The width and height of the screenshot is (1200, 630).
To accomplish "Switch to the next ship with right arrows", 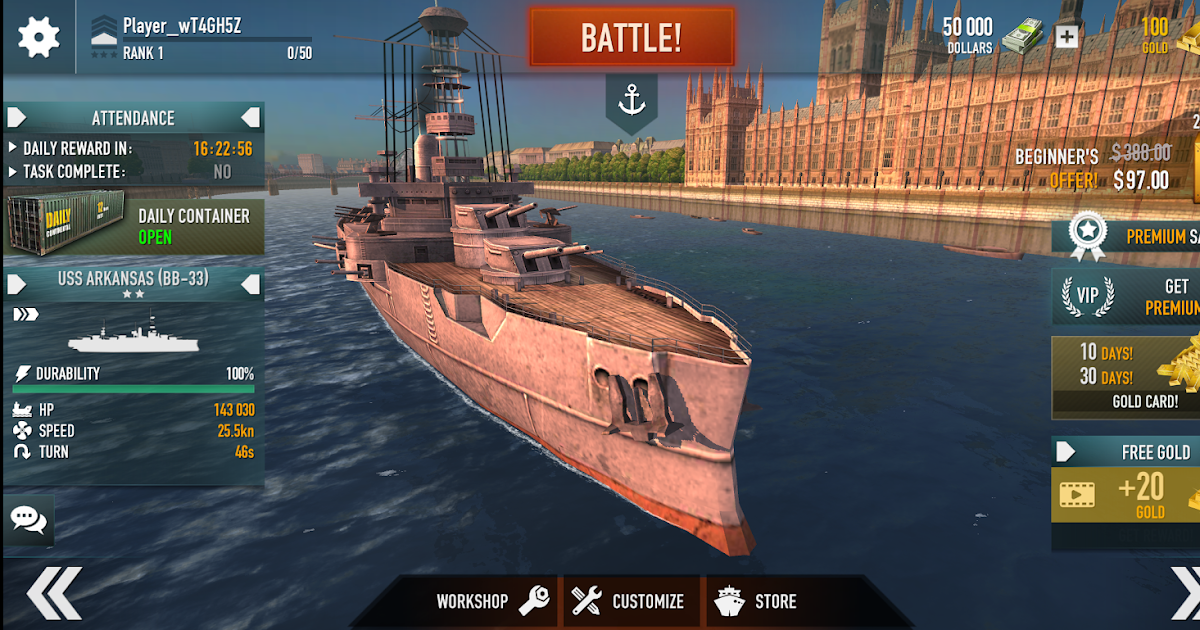I will [1184, 594].
